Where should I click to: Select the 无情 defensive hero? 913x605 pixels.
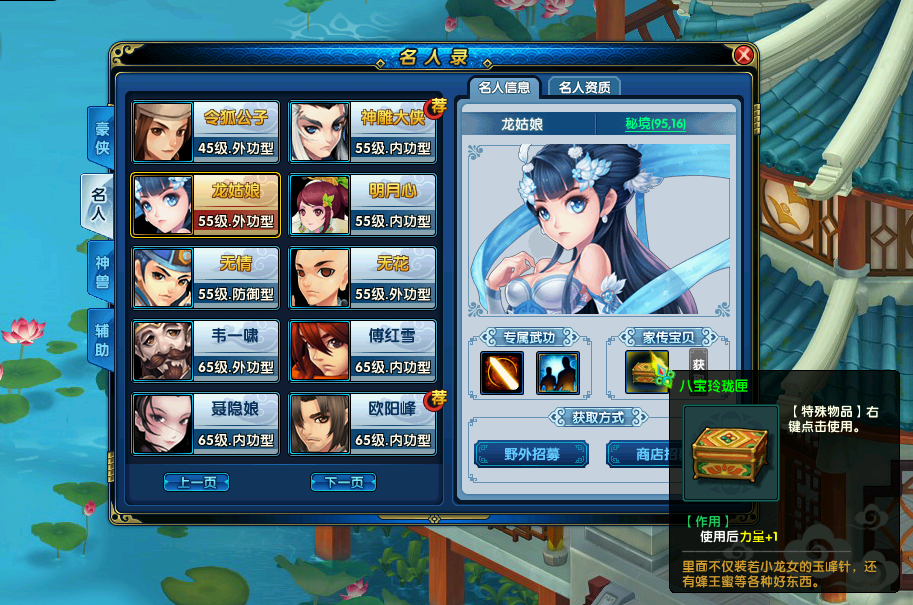point(205,278)
